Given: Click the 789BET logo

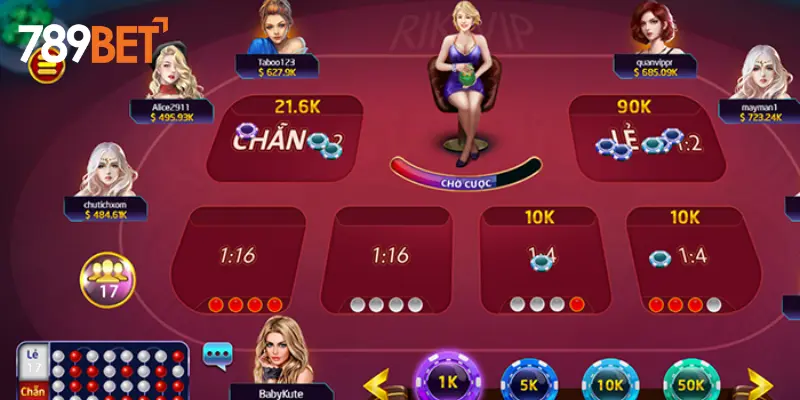Looking at the screenshot, I should click(x=92, y=42).
